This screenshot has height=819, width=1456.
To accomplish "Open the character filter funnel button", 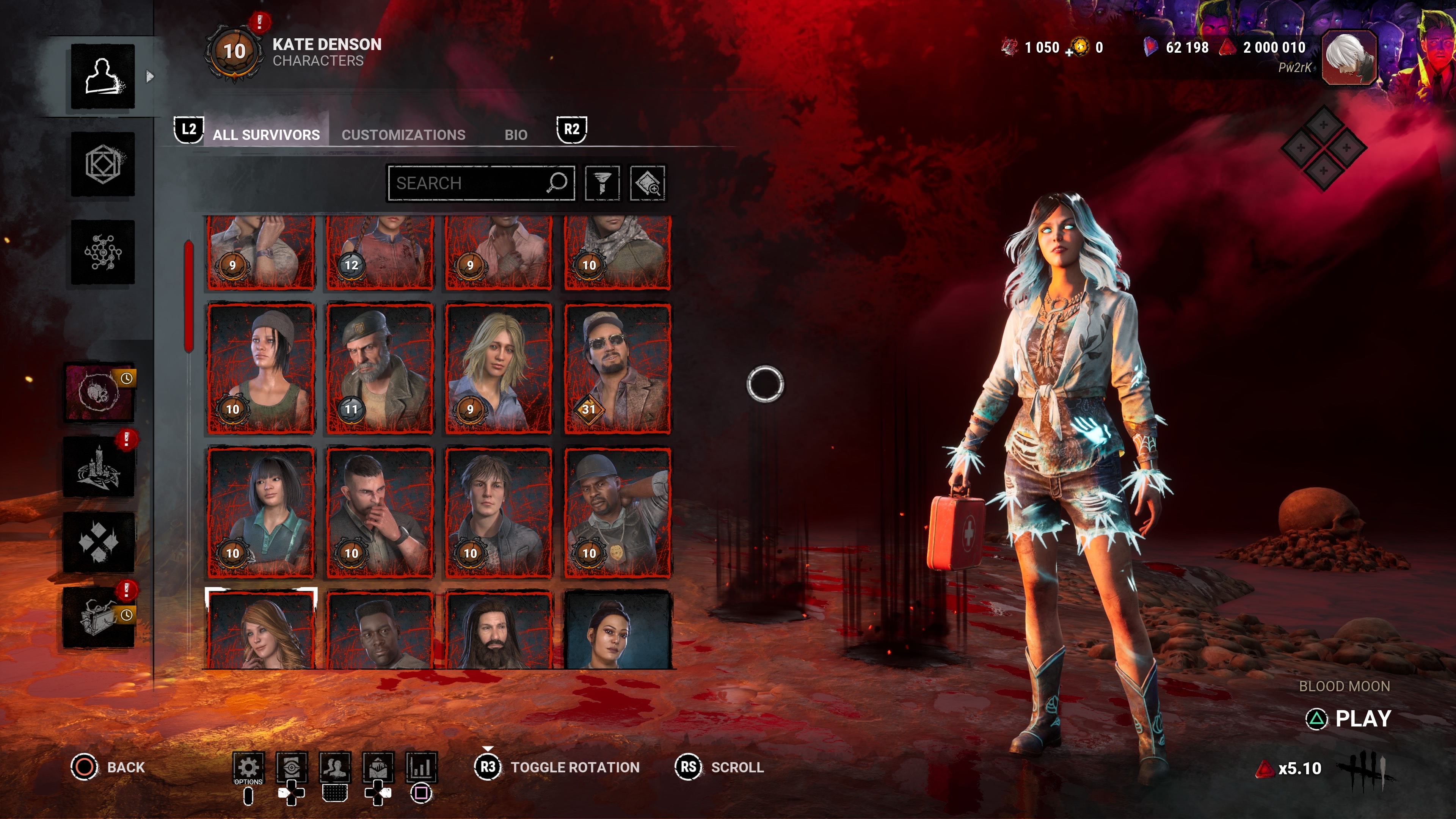I will point(602,183).
